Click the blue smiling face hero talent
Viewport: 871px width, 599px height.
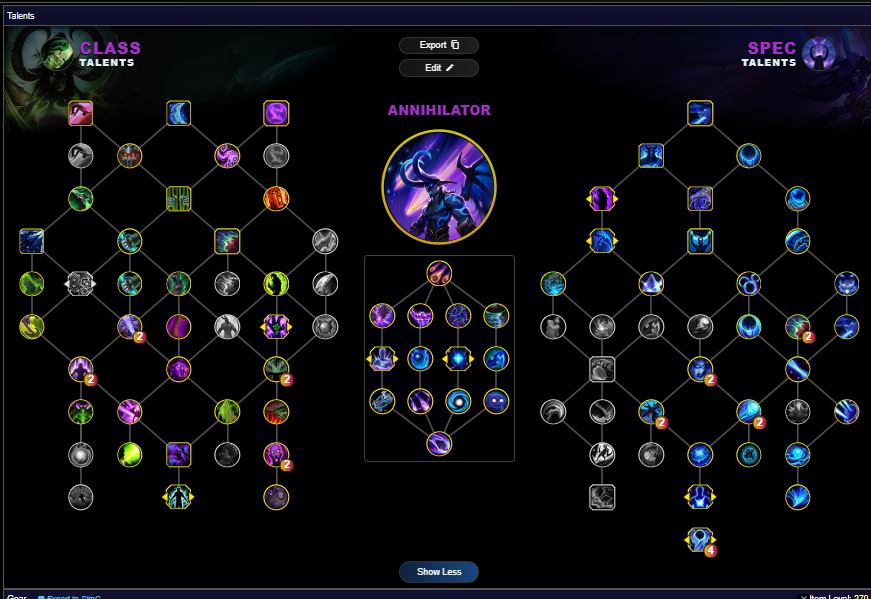point(496,401)
